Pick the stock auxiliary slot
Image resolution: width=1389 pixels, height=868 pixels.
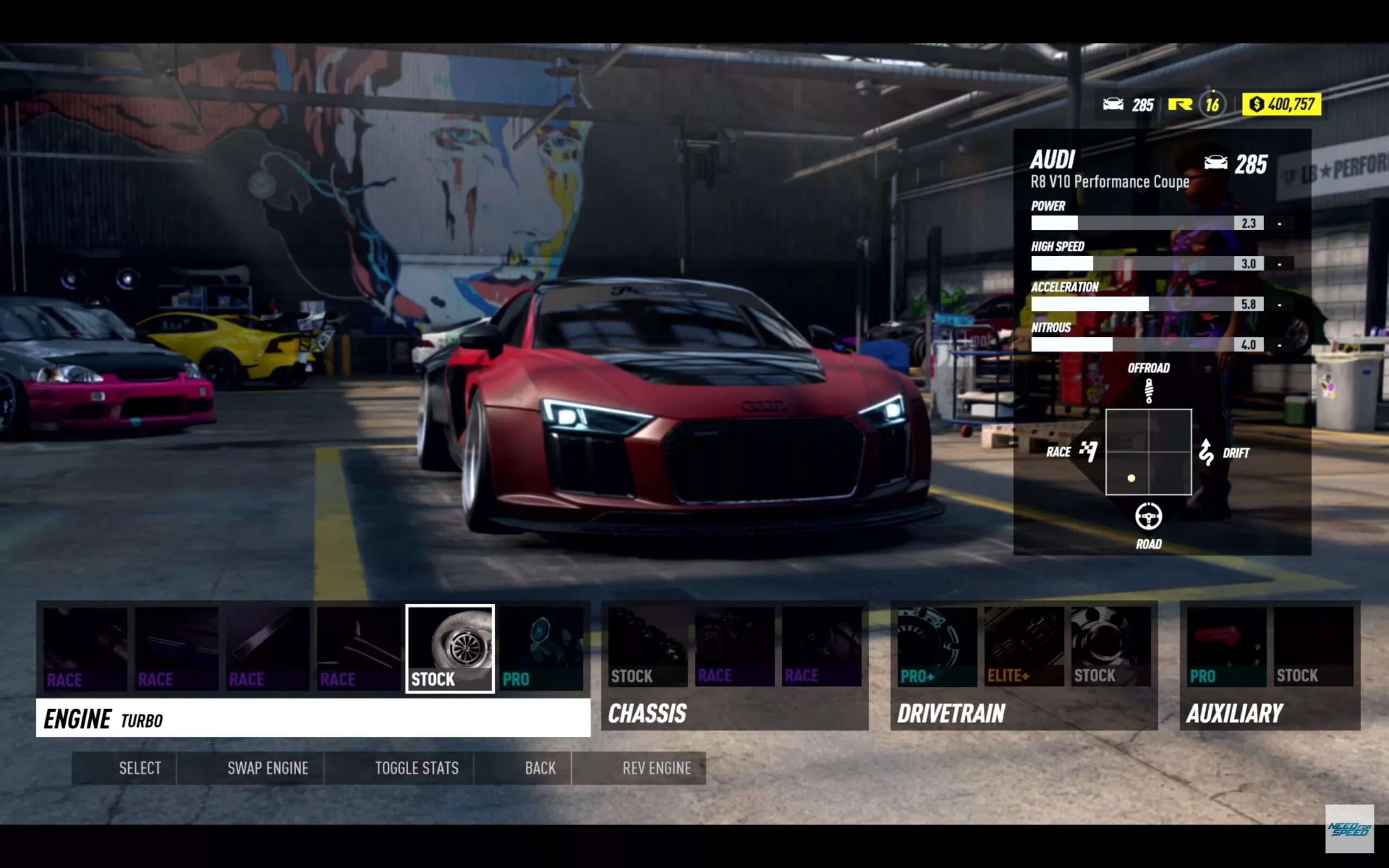pyautogui.click(x=1312, y=647)
